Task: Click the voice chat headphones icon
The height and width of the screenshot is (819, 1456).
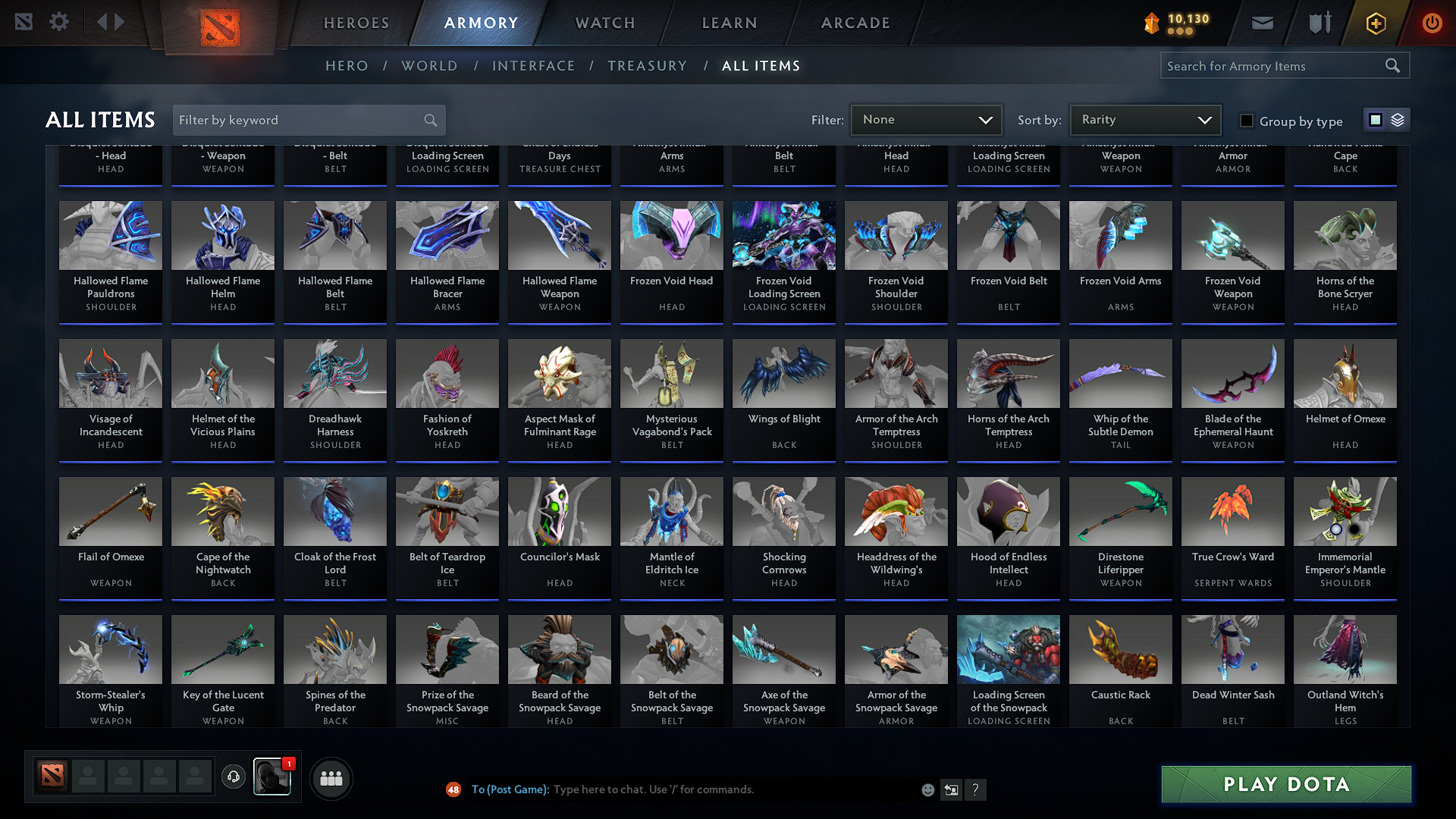Action: coord(233,778)
